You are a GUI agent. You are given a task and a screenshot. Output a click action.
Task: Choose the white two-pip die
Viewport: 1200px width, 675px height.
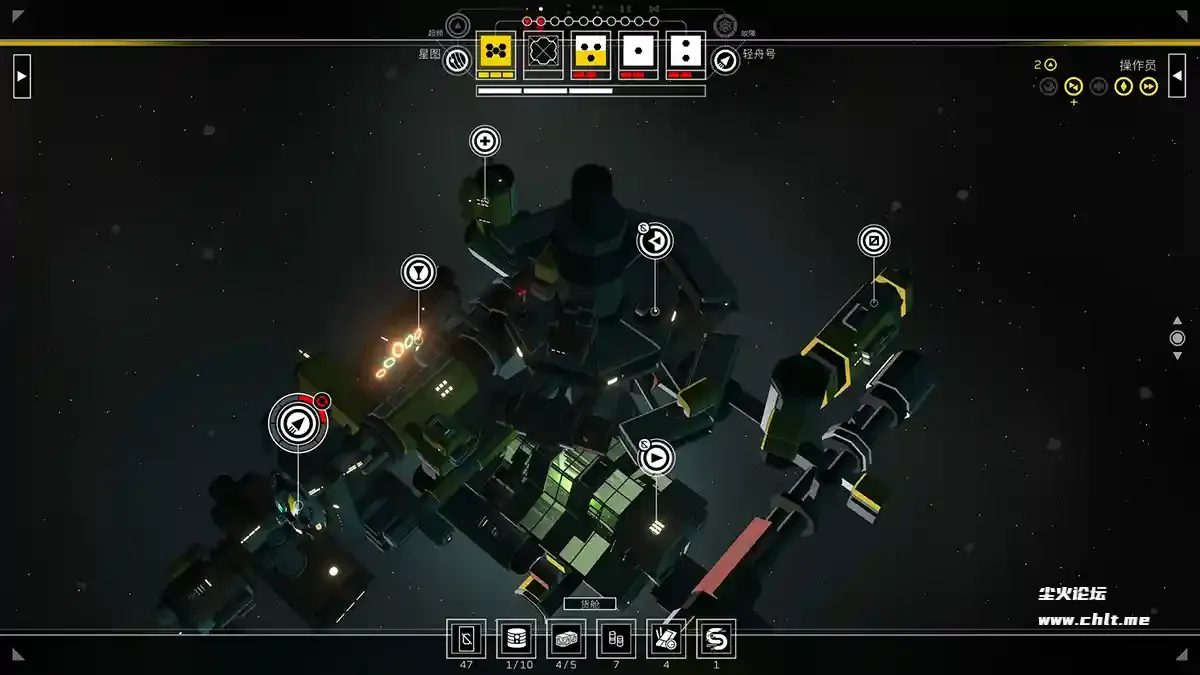pos(686,51)
